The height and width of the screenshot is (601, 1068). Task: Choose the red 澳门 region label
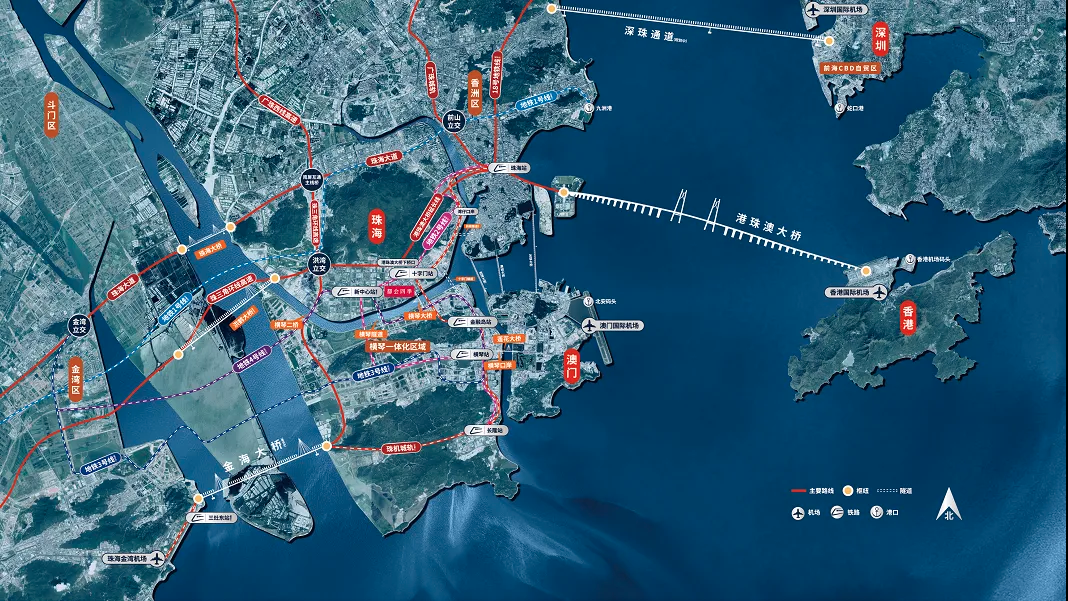[573, 366]
